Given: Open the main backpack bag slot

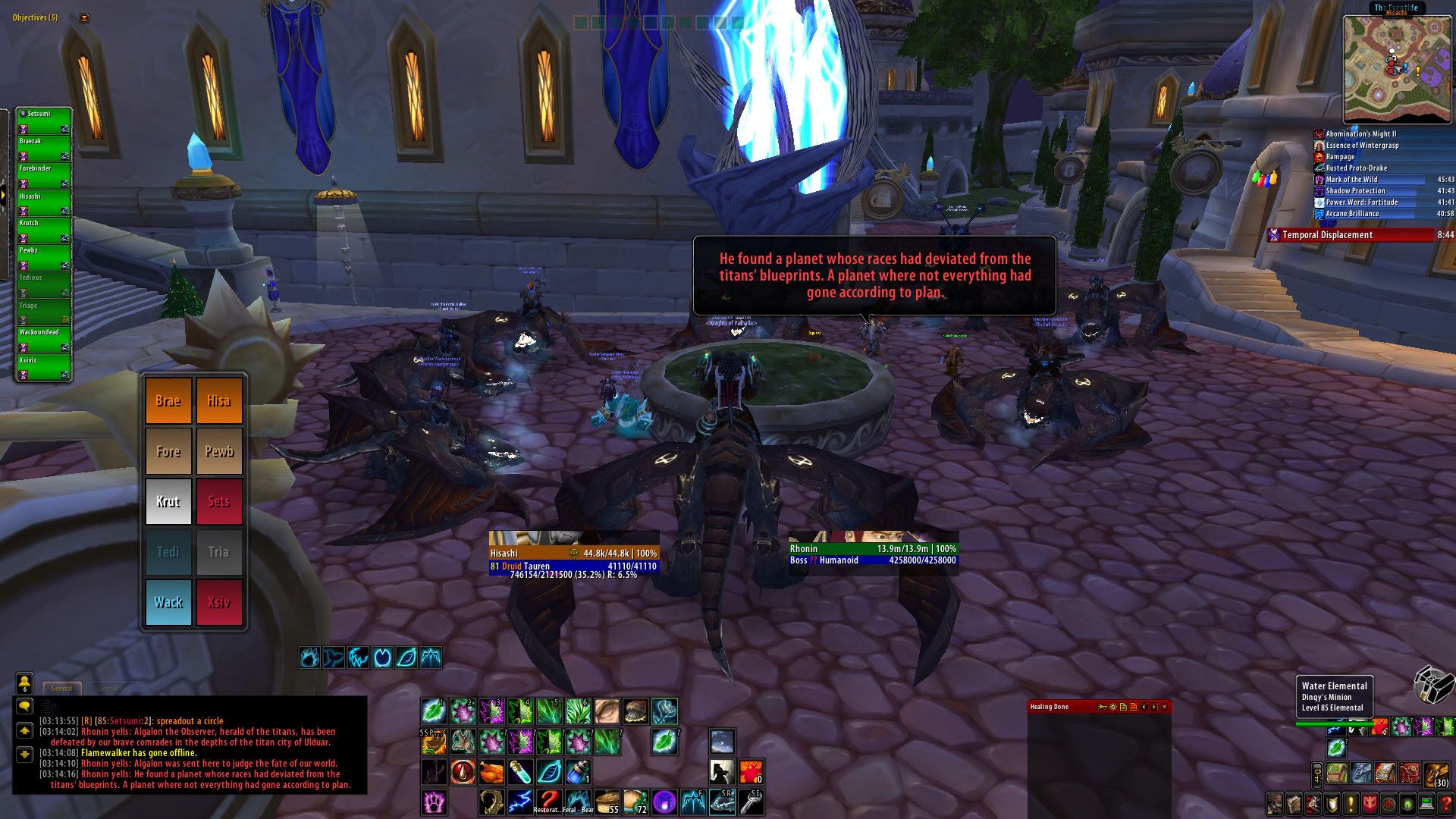Looking at the screenshot, I should point(1437,775).
